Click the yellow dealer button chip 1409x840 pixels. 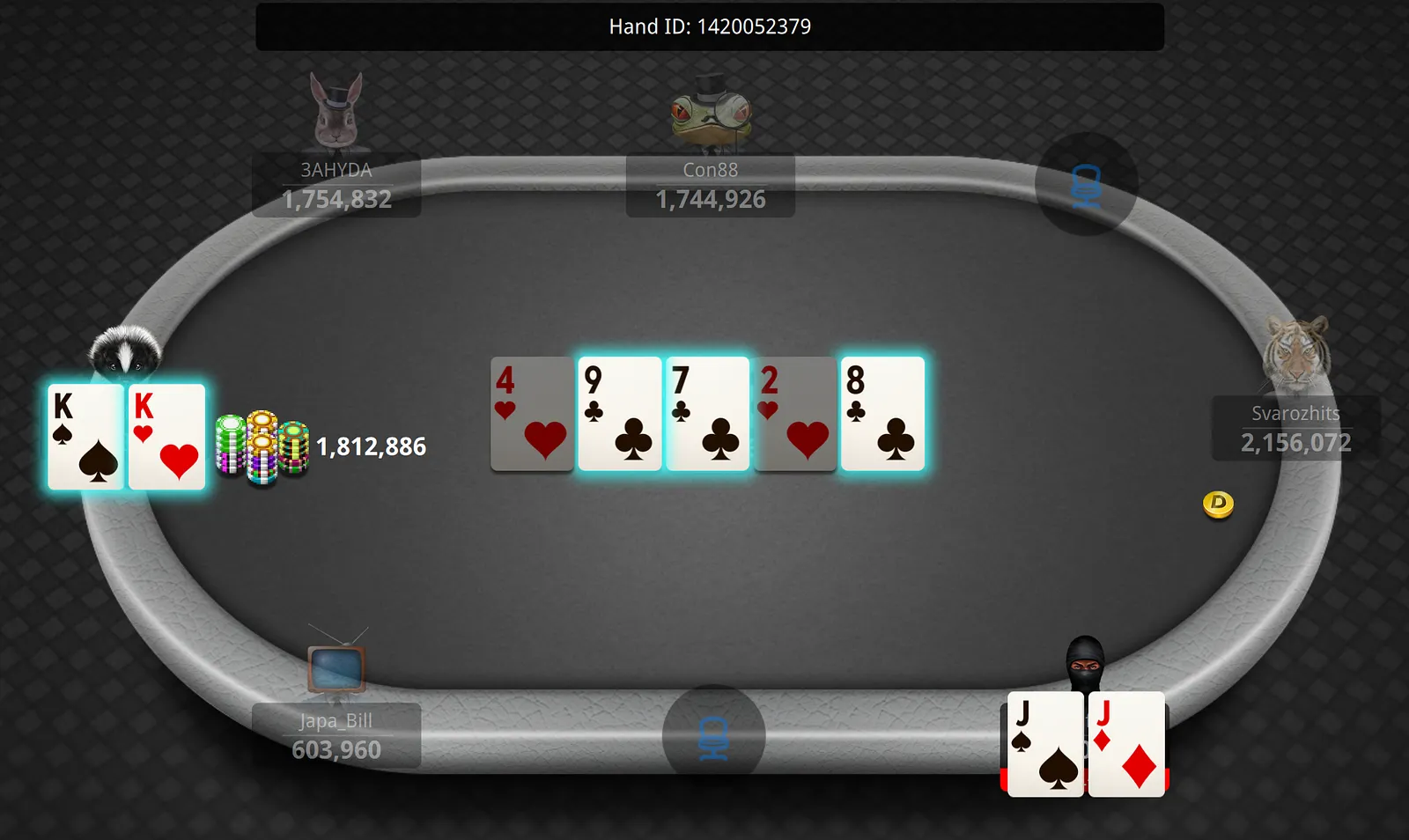click(1218, 504)
